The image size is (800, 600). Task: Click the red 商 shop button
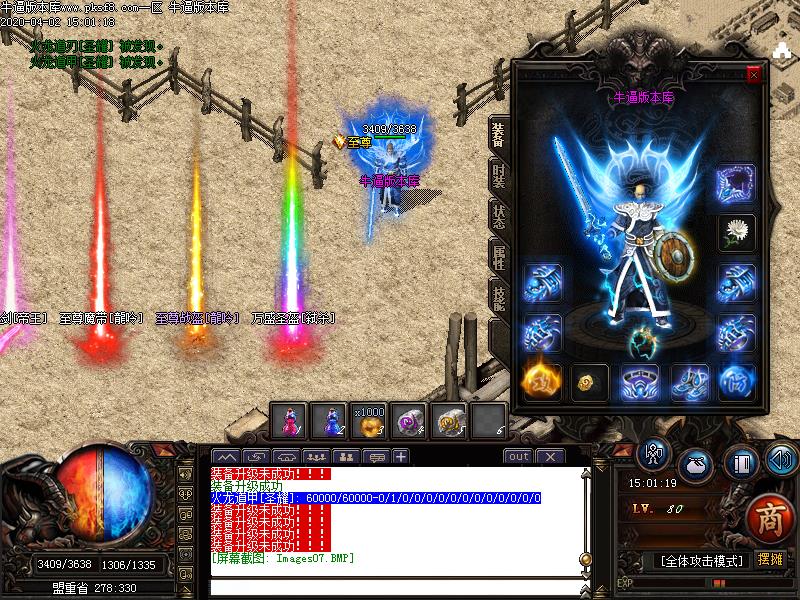coord(769,519)
